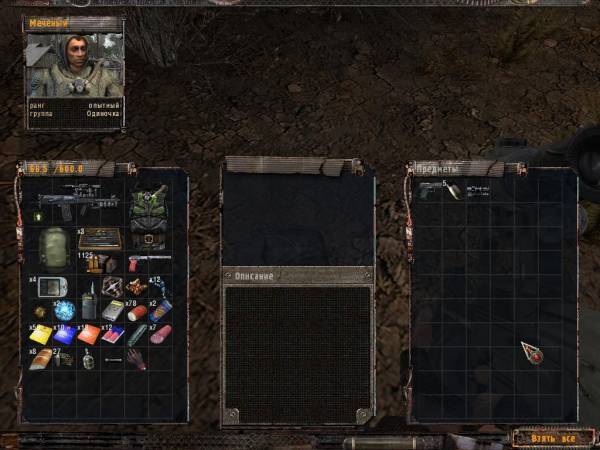Pick the hand grenade item

(x=88, y=358)
